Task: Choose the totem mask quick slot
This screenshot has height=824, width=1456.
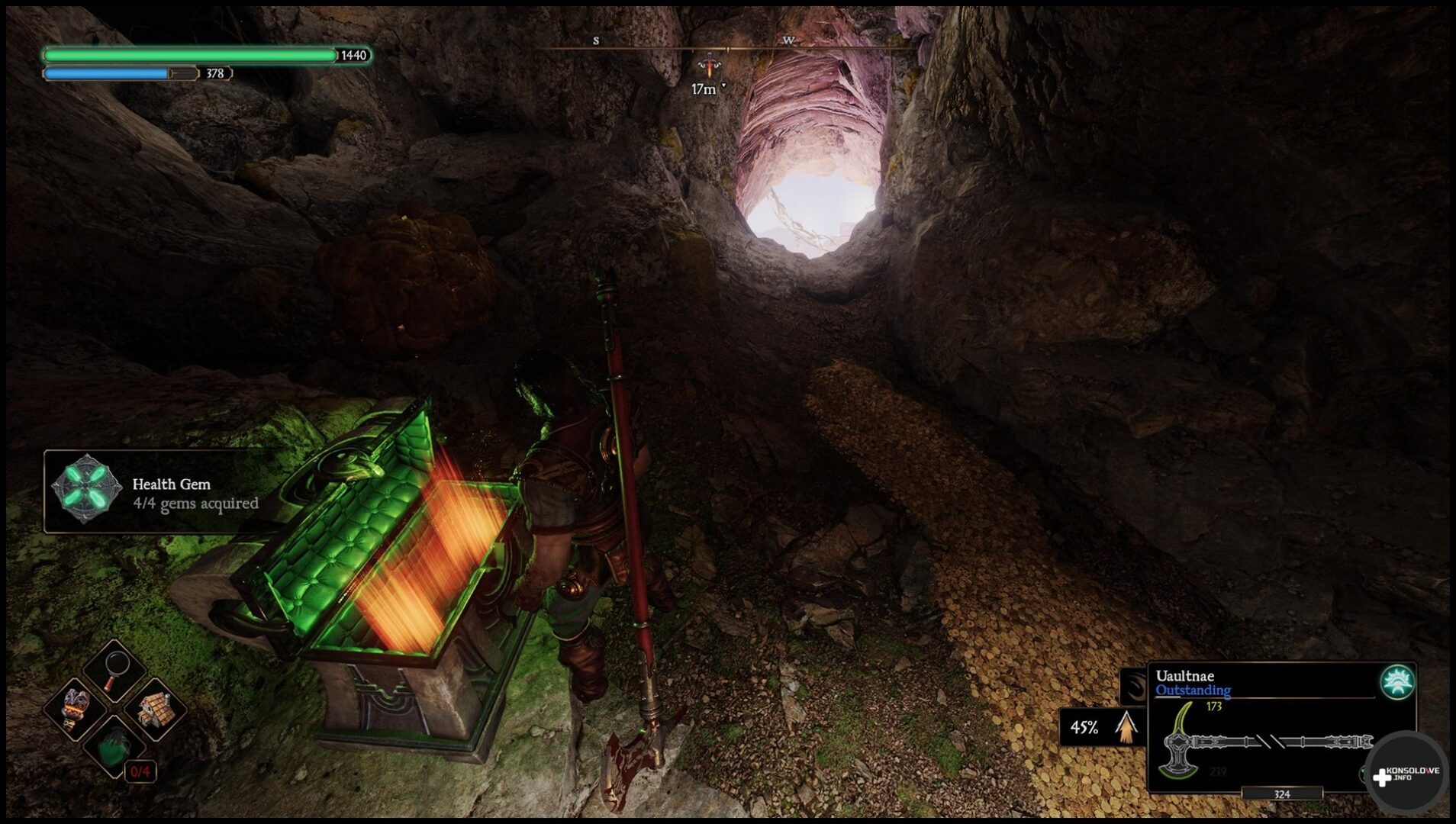Action: pos(75,709)
